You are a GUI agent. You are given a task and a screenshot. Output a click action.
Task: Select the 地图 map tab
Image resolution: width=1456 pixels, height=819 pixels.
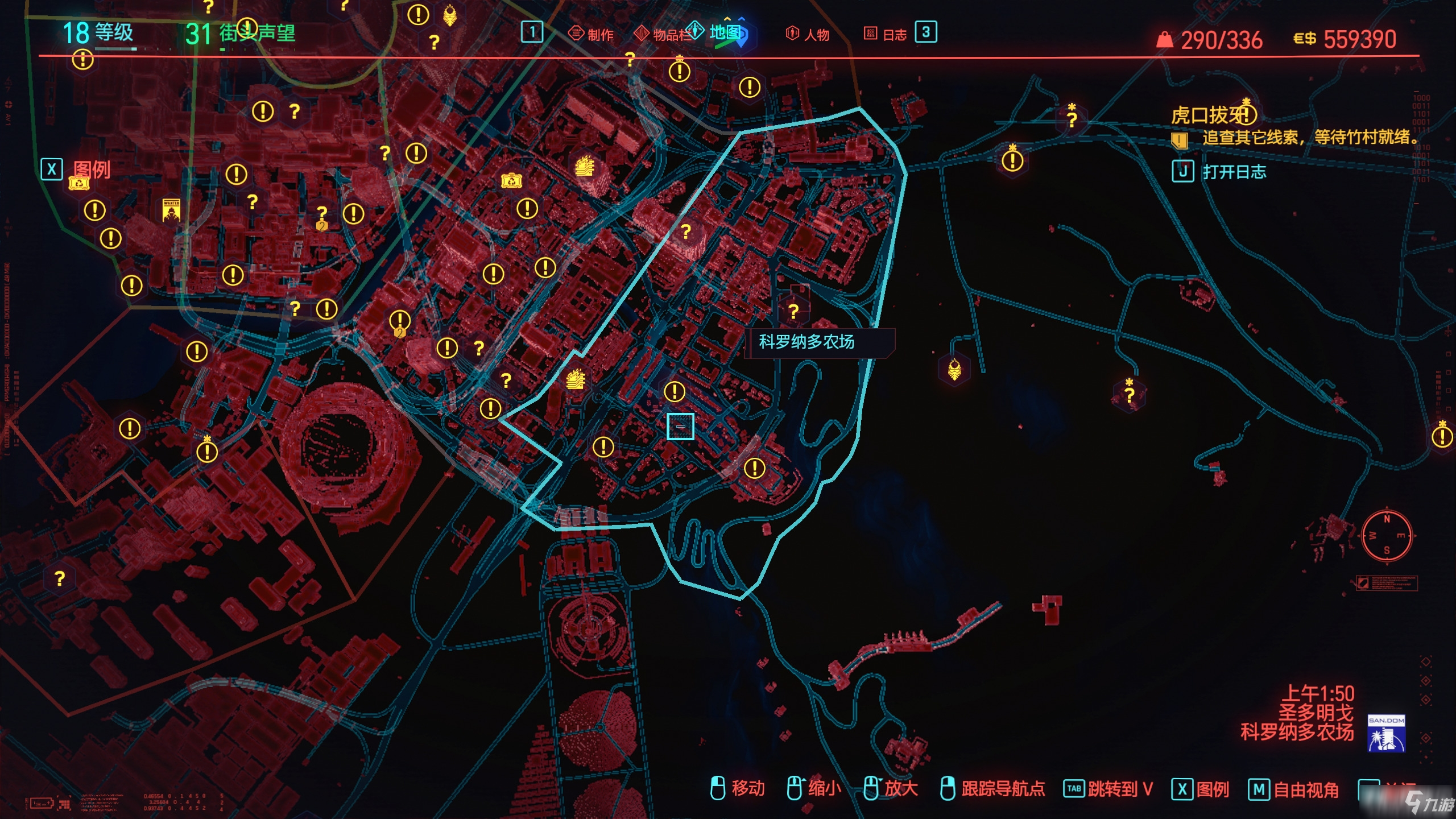[x=723, y=32]
